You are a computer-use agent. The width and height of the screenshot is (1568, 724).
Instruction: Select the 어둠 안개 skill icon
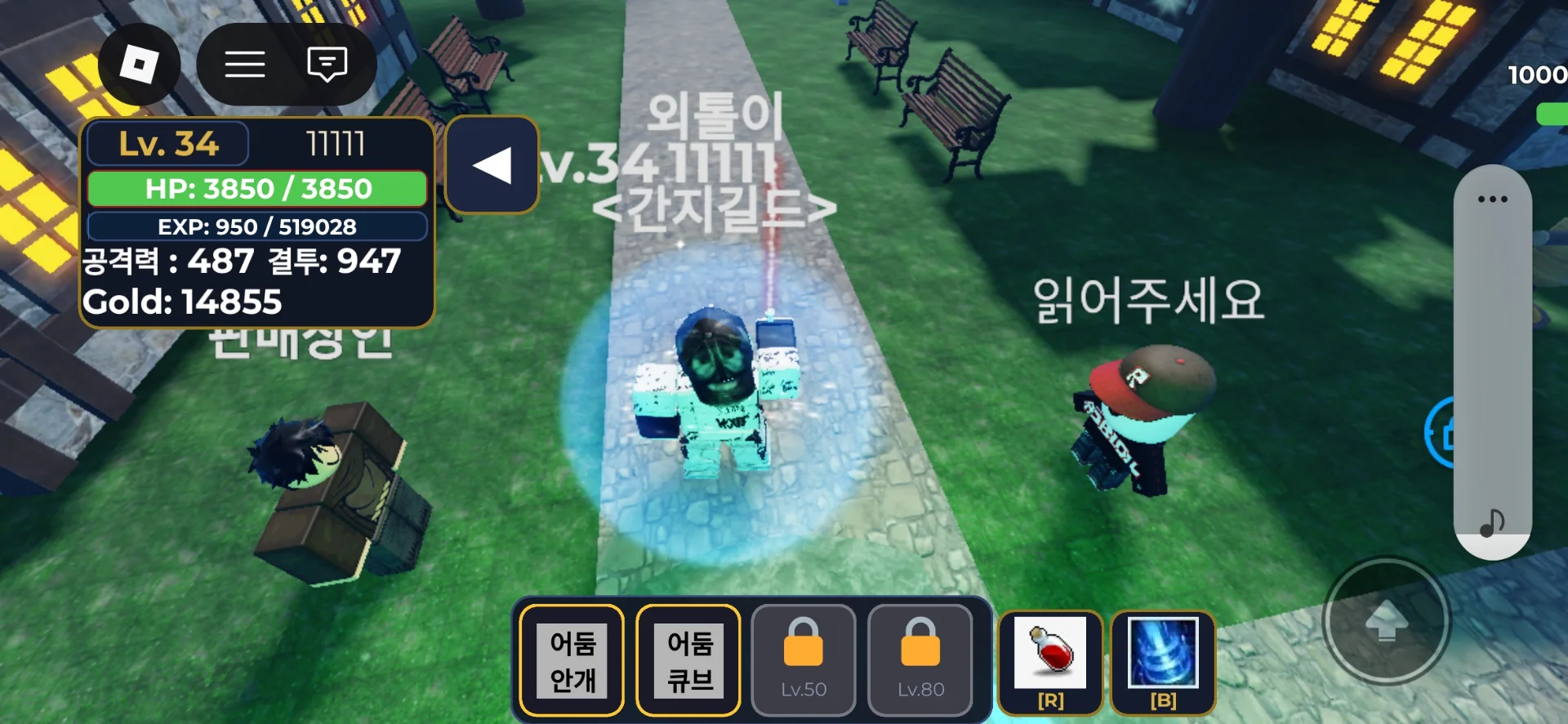point(571,659)
